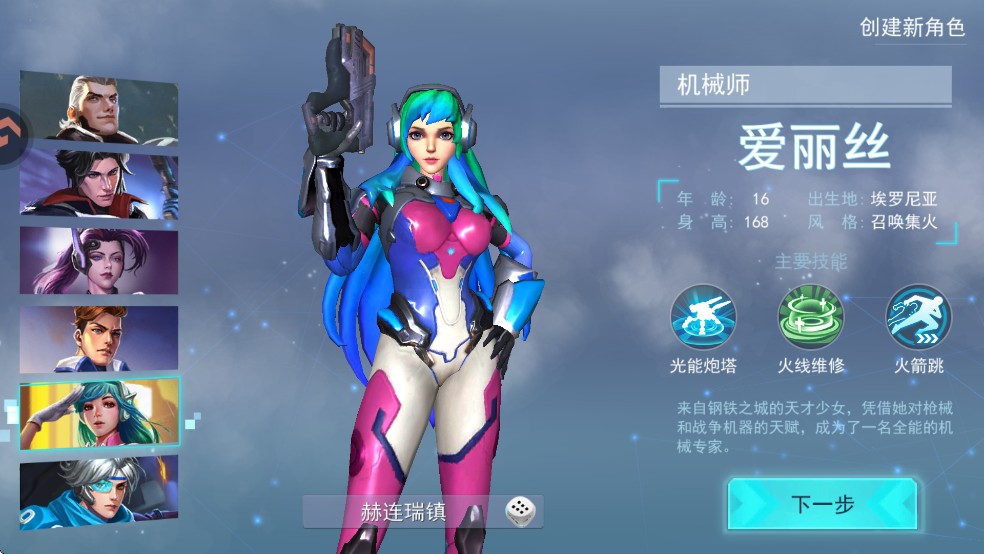This screenshot has width=984, height=554.
Task: Inspect the 火箭跳 rocket jump skill icon
Action: (918, 317)
